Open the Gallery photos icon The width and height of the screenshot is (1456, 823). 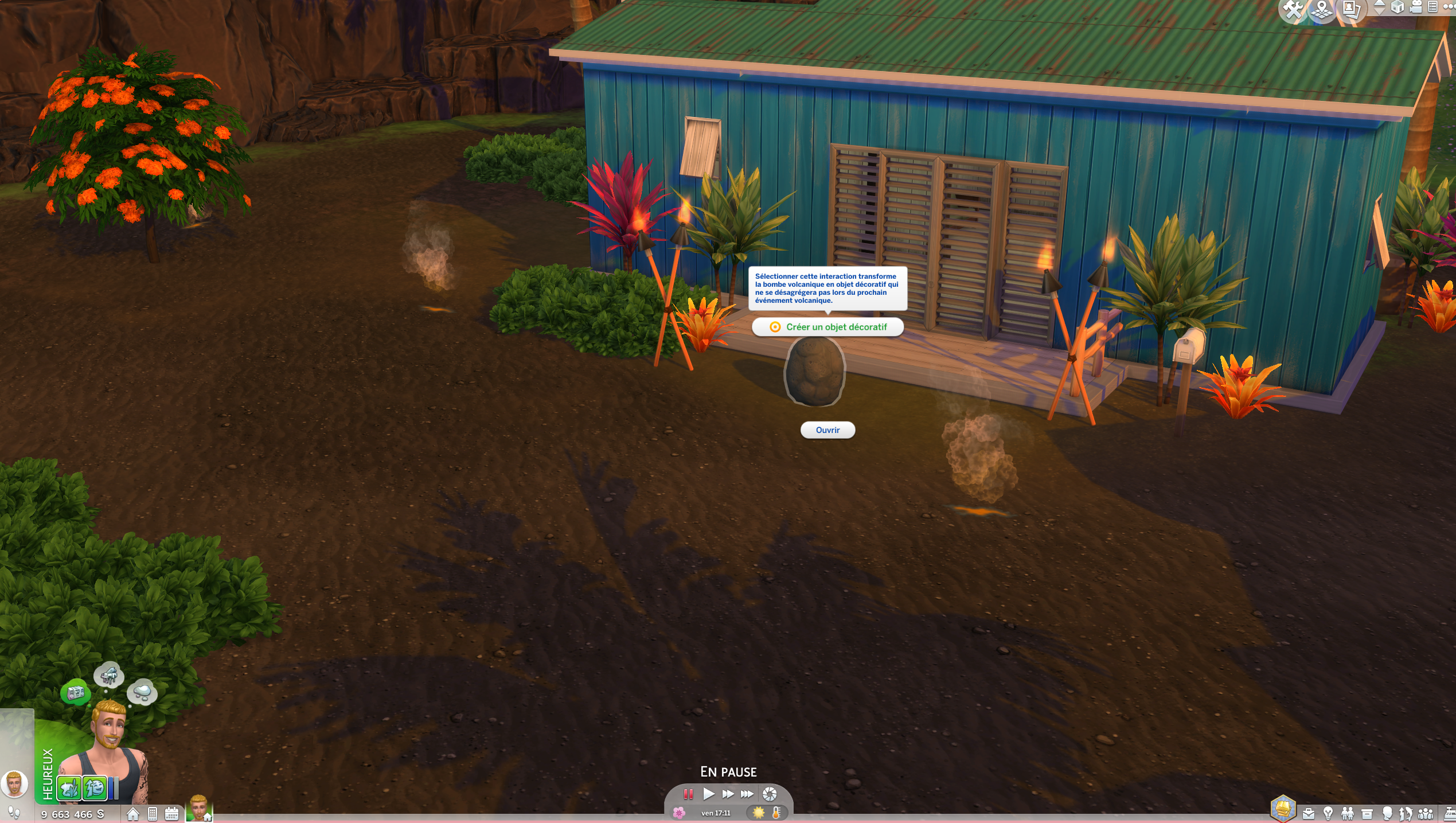click(x=1351, y=10)
